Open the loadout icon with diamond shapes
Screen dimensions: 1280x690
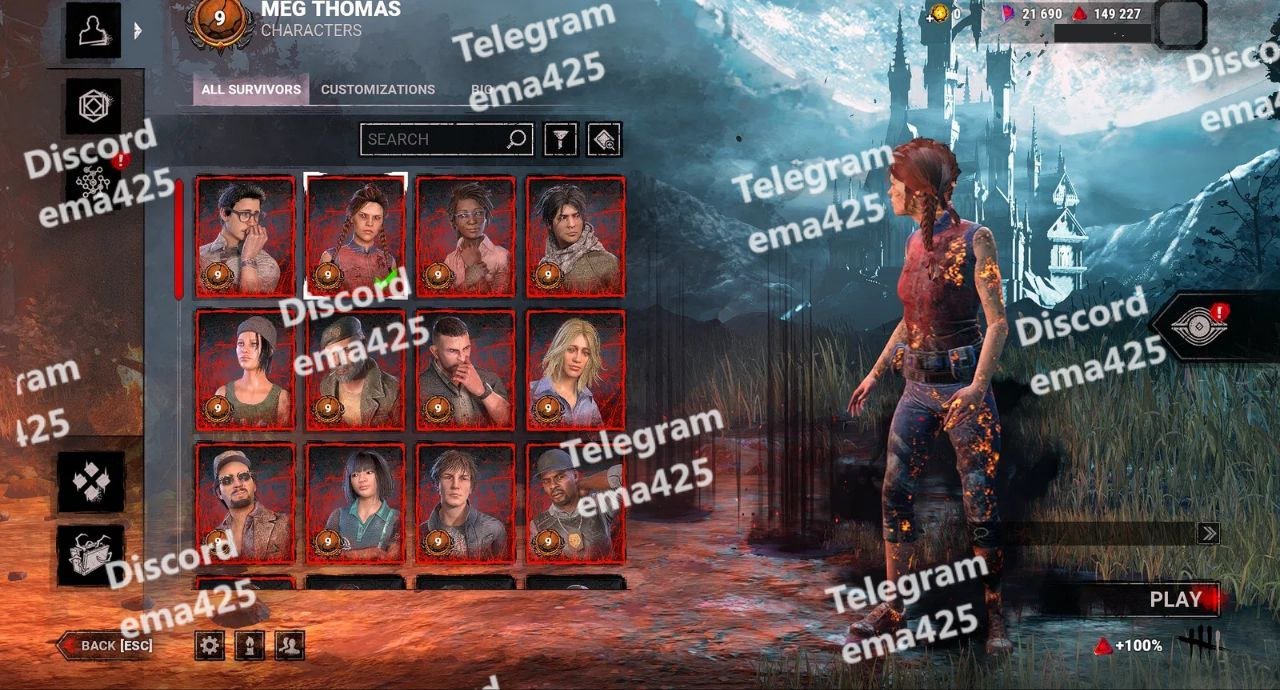(x=91, y=481)
